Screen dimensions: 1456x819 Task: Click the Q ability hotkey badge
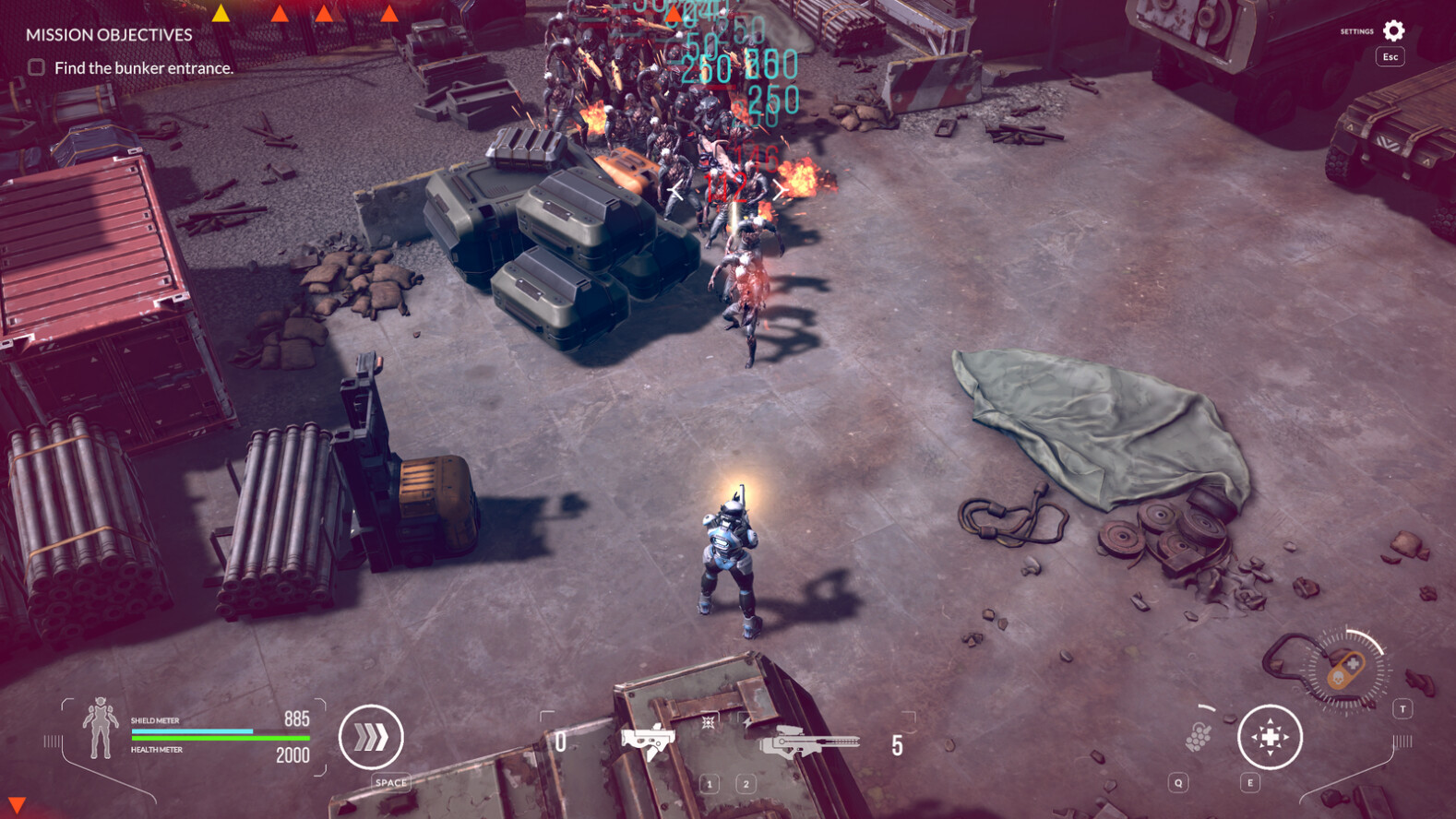(x=1178, y=783)
